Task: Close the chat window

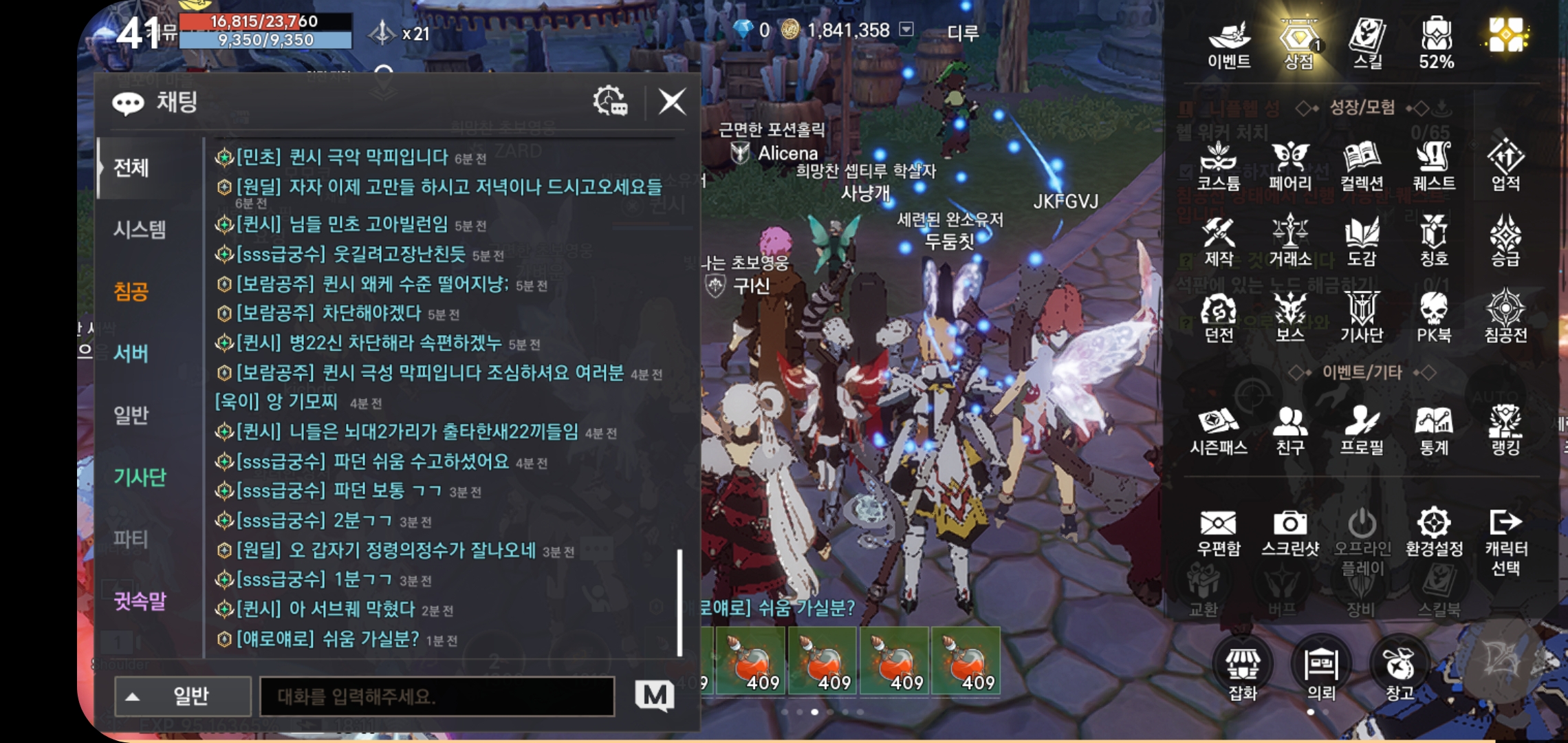Action: point(671,103)
